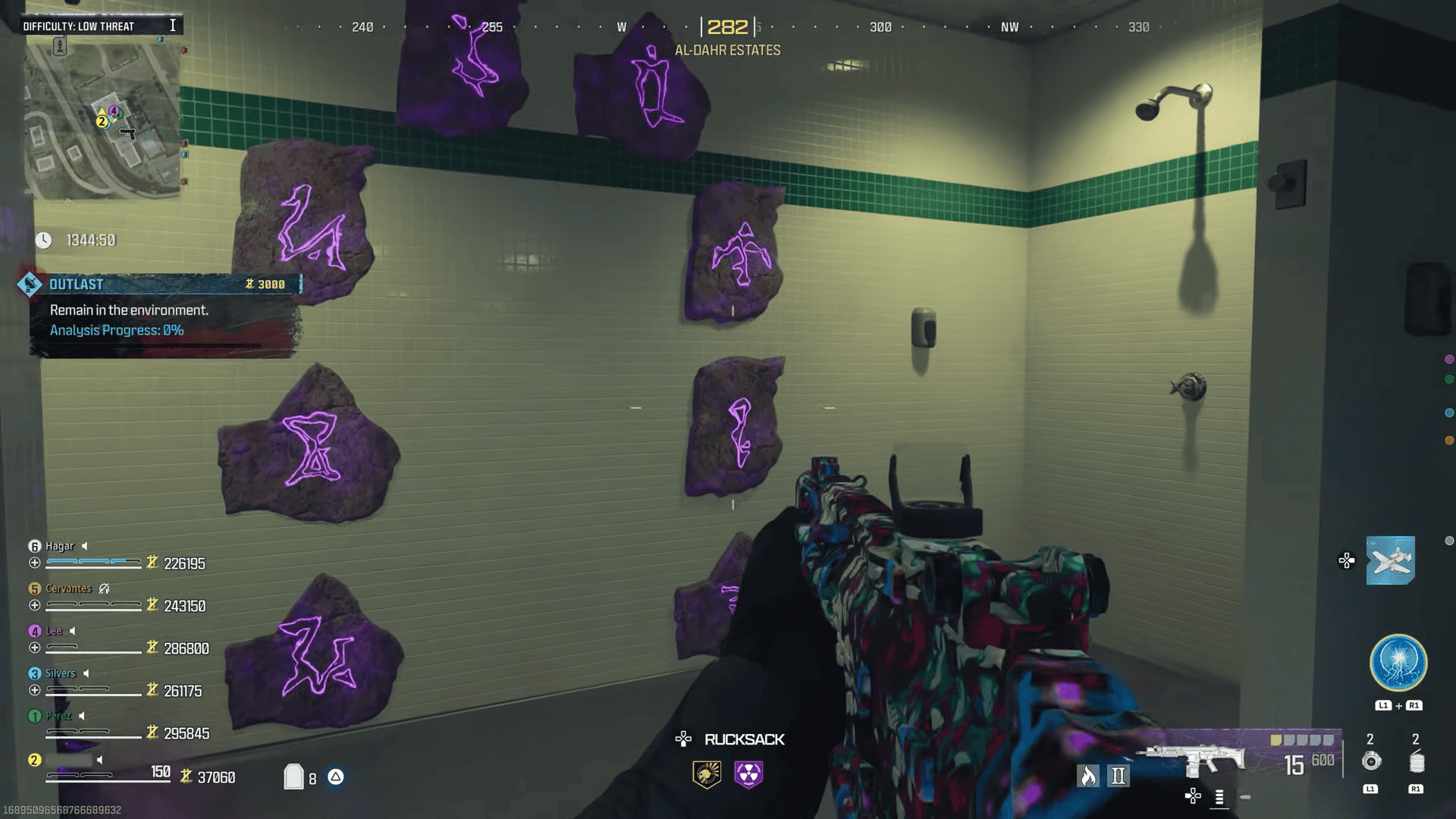The width and height of the screenshot is (1456, 819).
Task: Mute Hagar's speaker icon
Action: (85, 546)
